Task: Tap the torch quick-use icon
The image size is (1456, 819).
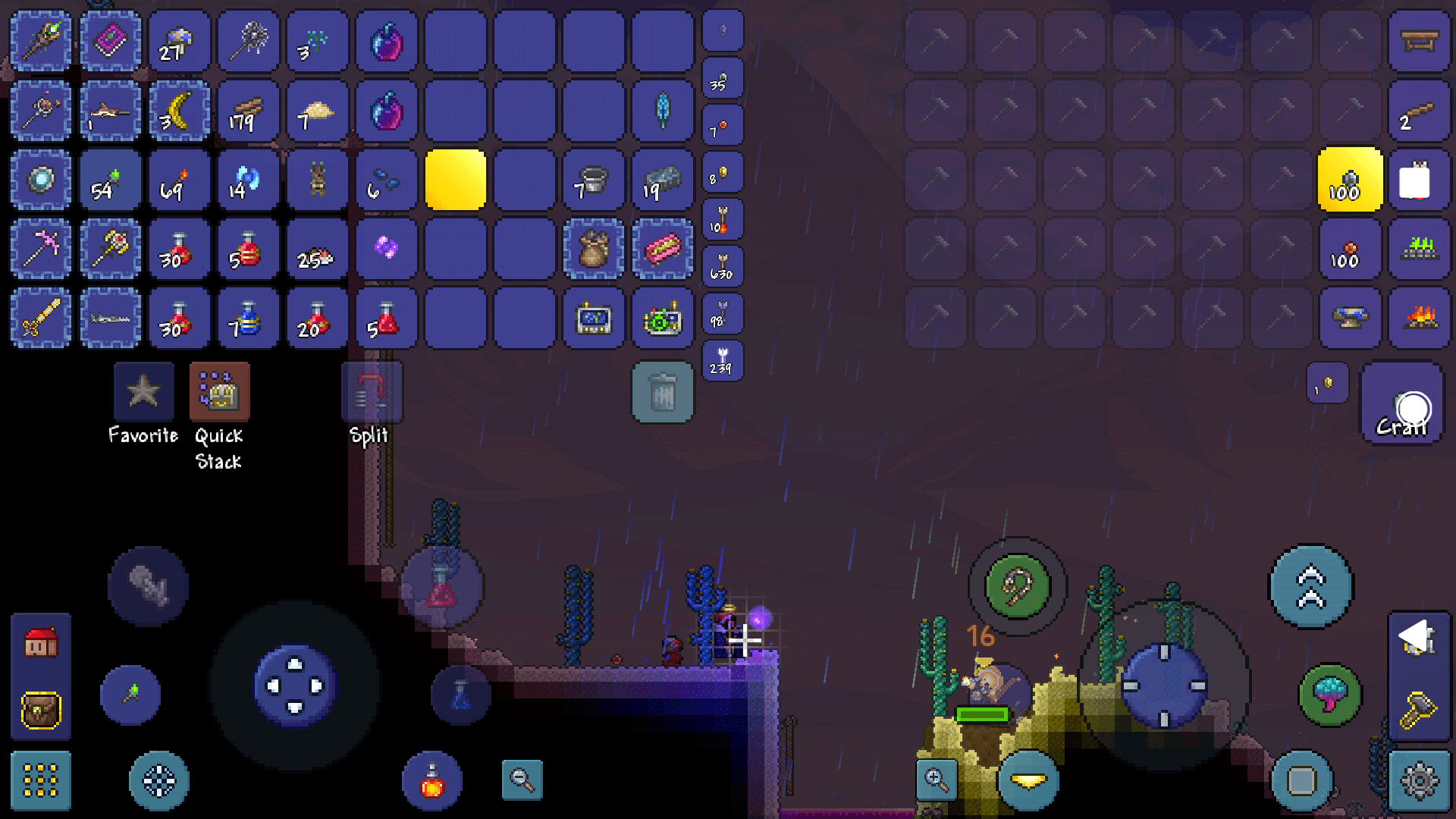Action: click(x=130, y=695)
